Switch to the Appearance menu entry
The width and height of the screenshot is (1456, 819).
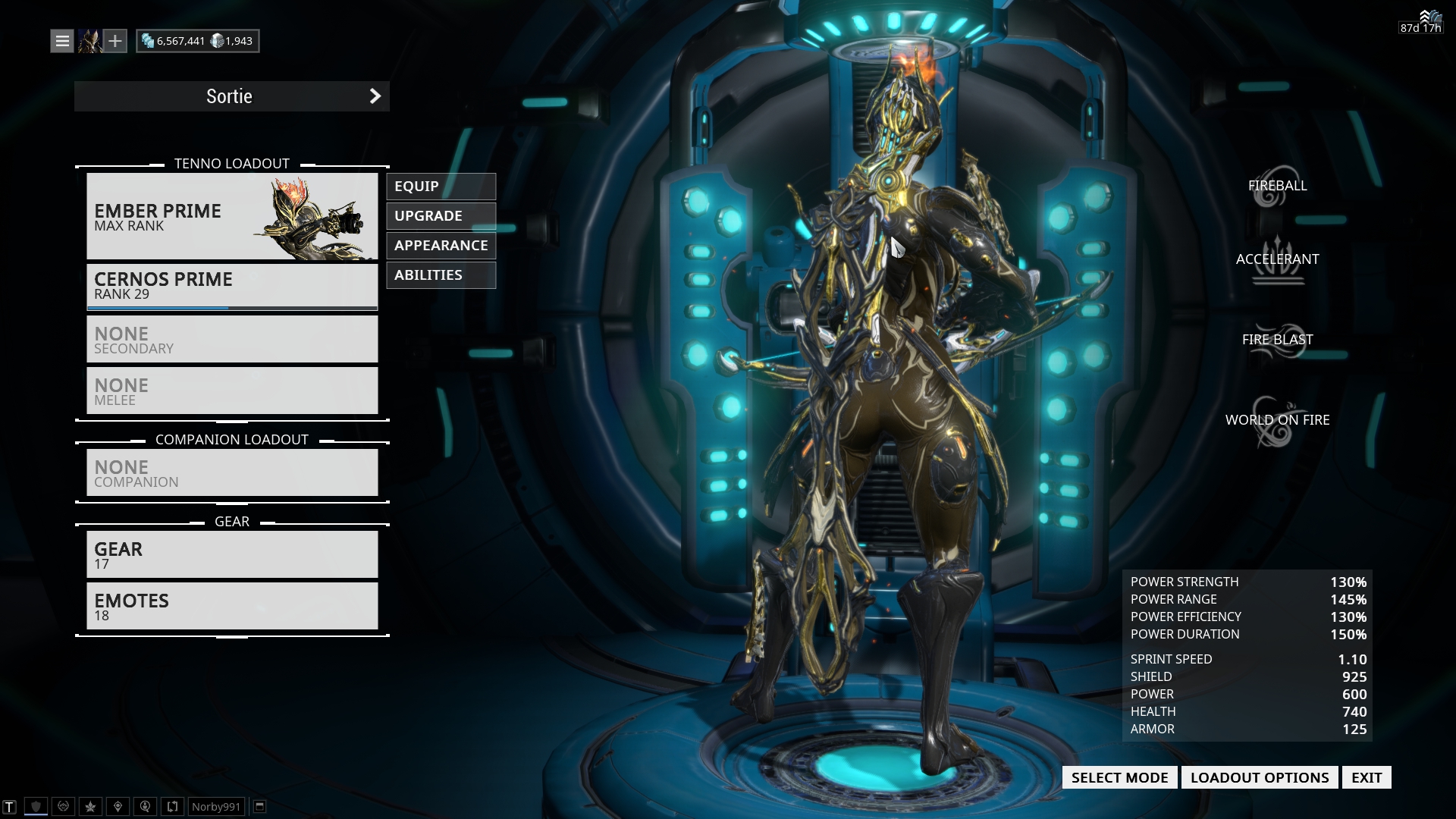(441, 245)
